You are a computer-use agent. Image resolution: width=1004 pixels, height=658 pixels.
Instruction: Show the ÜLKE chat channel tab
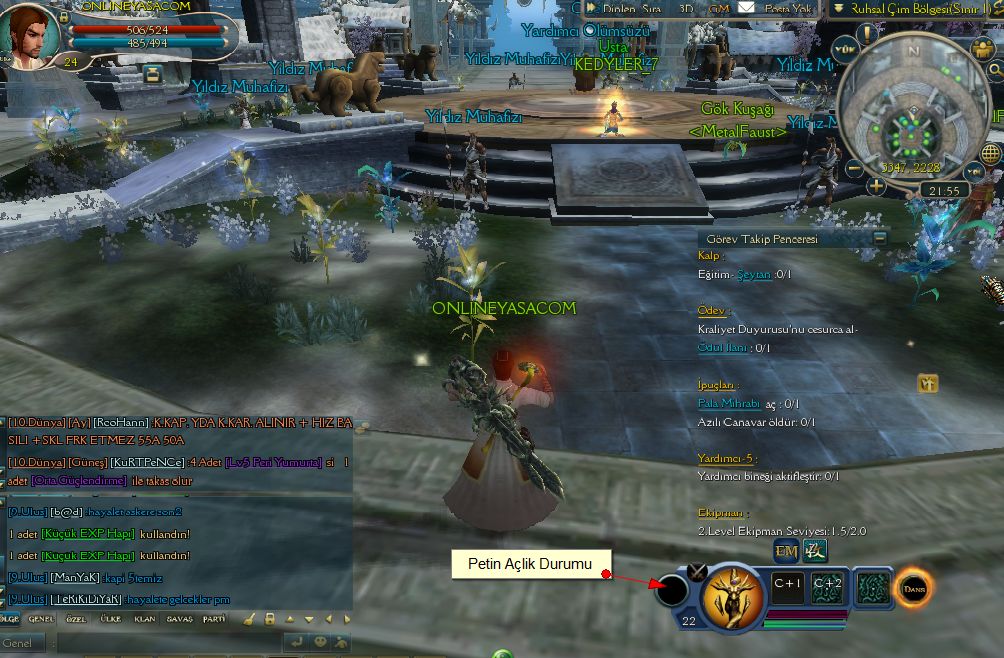click(111, 619)
